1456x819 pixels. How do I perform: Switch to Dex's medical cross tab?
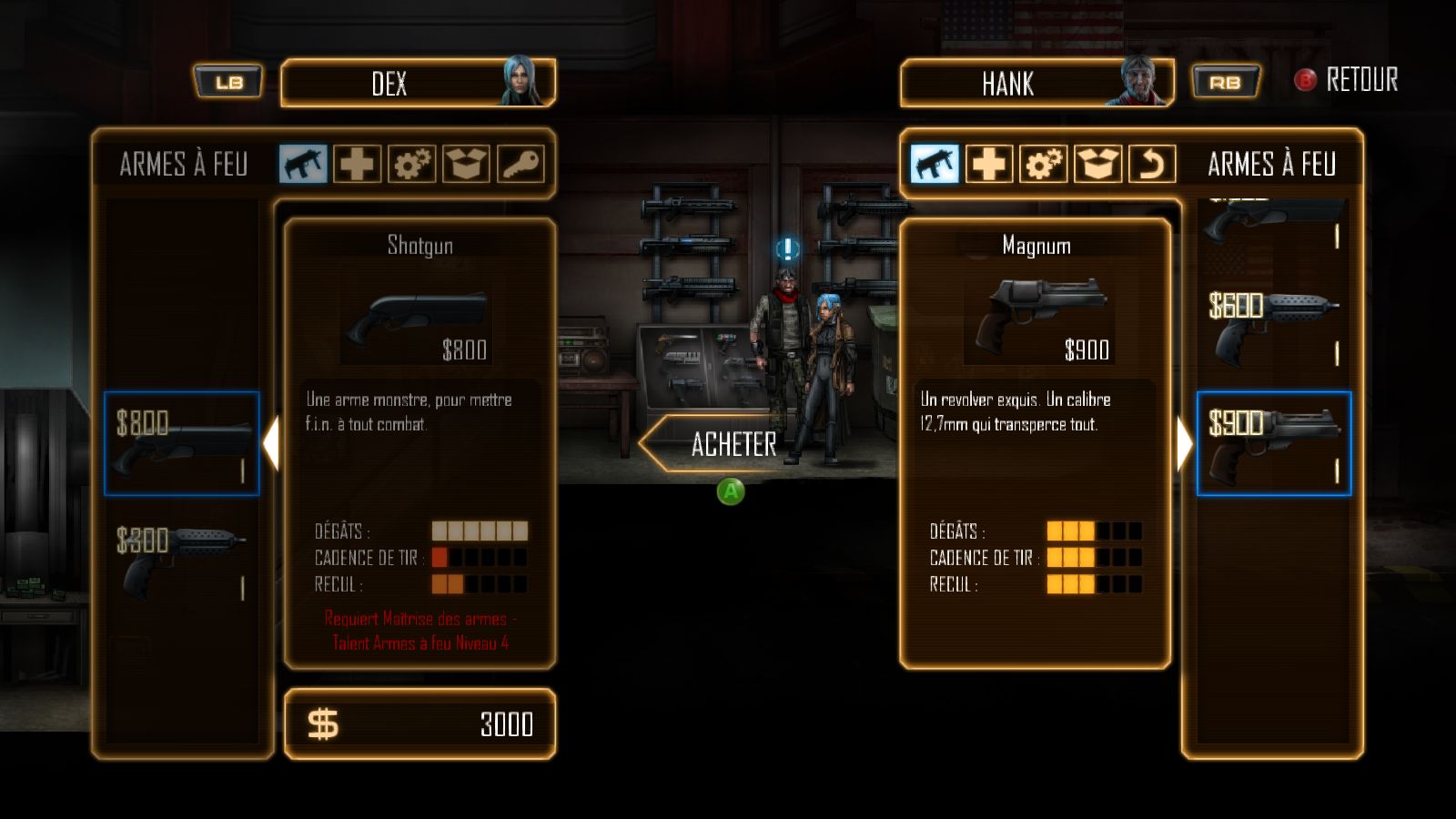(357, 165)
